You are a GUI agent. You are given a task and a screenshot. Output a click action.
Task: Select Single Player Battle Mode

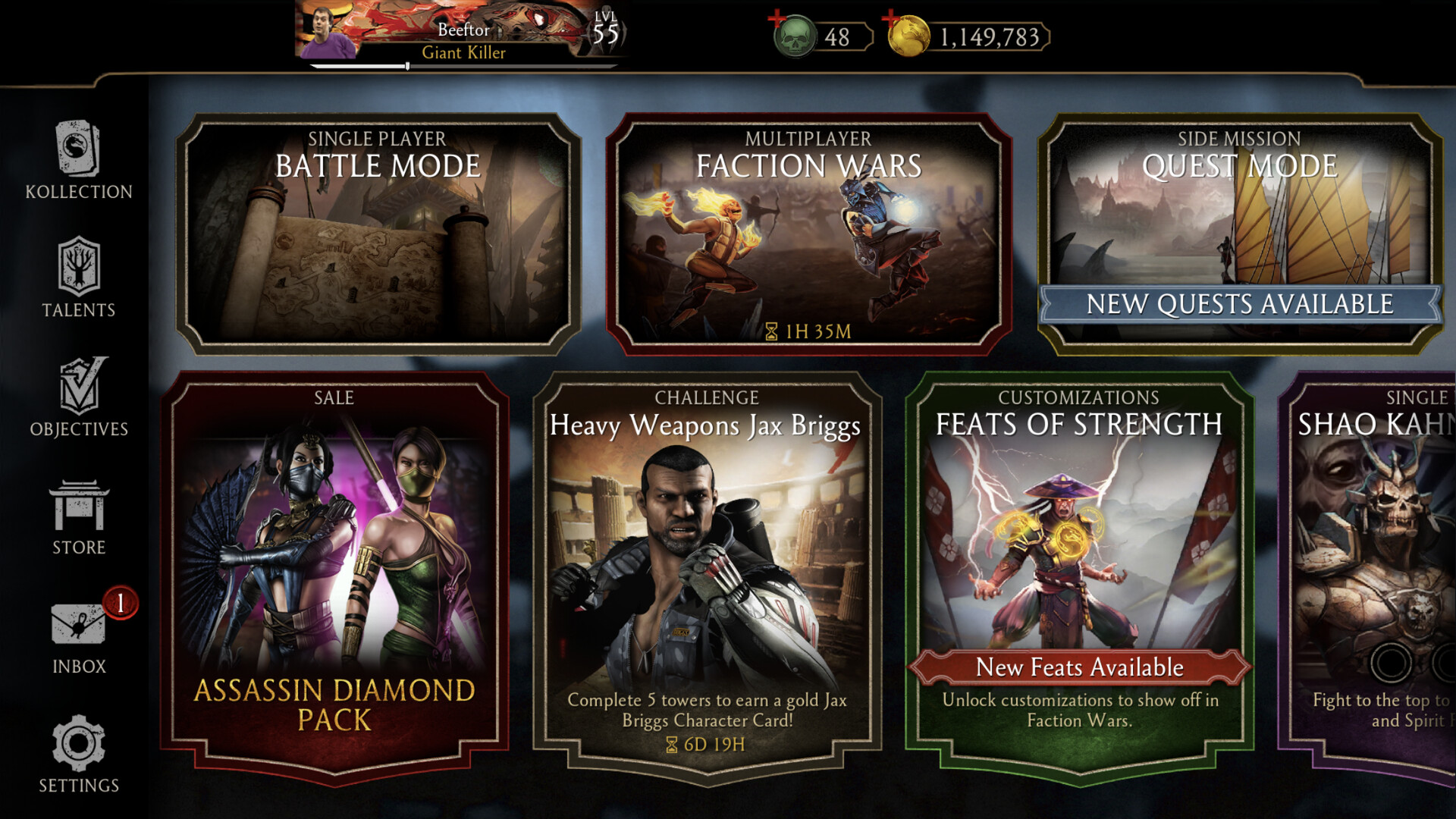pyautogui.click(x=378, y=235)
